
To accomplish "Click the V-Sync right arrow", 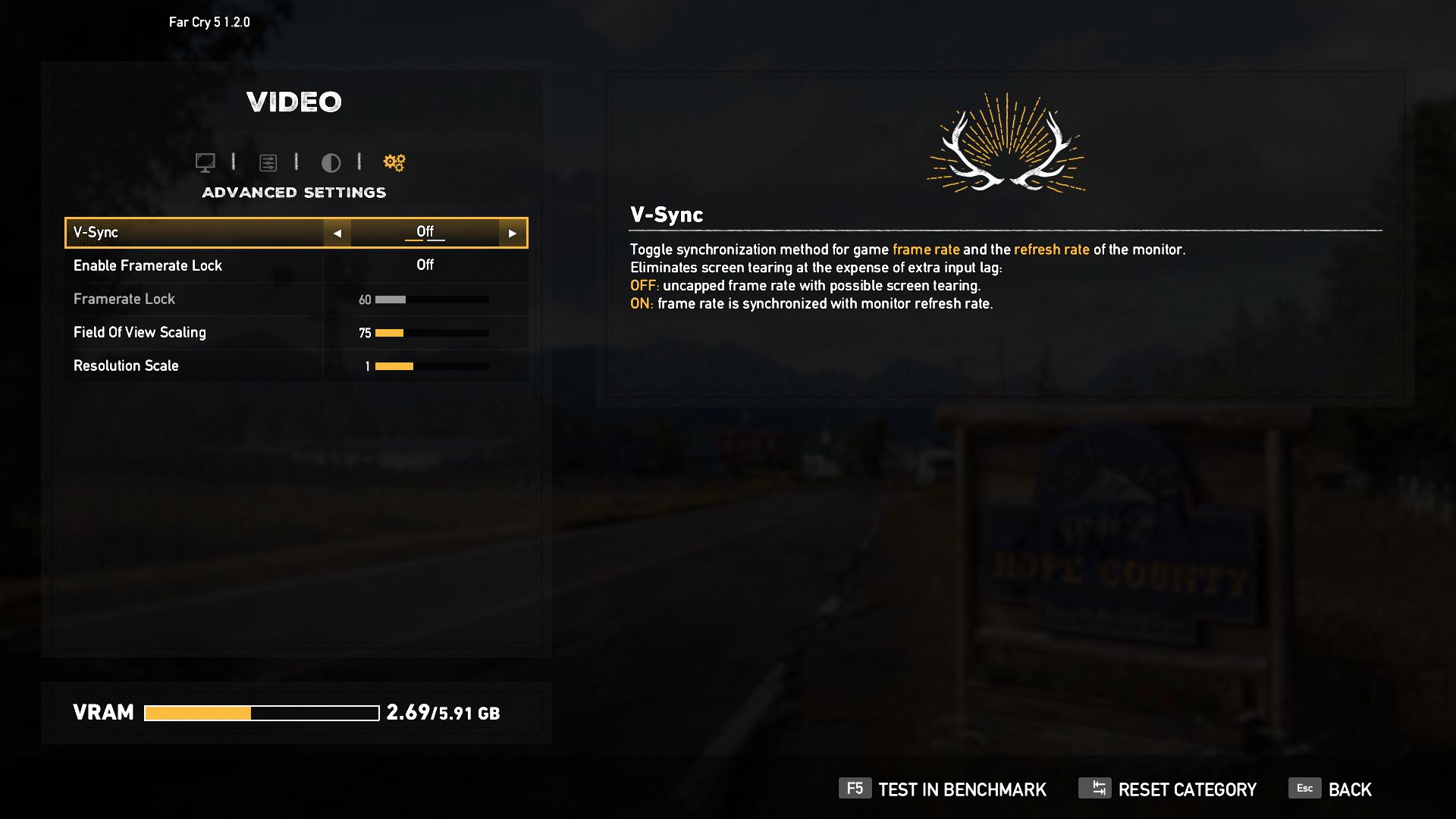I will tap(513, 234).
